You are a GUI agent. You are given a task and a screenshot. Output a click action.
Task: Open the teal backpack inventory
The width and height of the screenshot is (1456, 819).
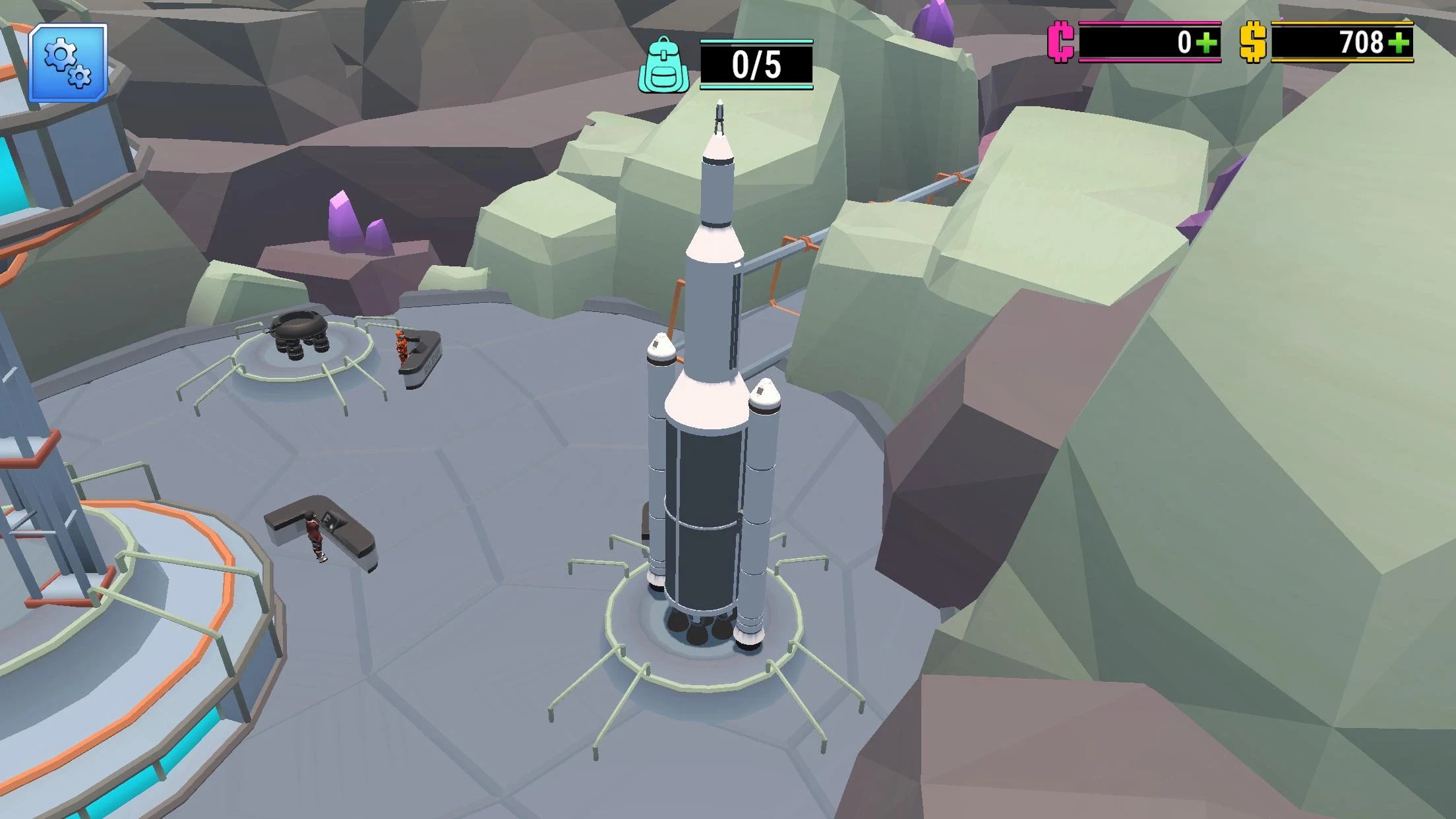tap(663, 66)
